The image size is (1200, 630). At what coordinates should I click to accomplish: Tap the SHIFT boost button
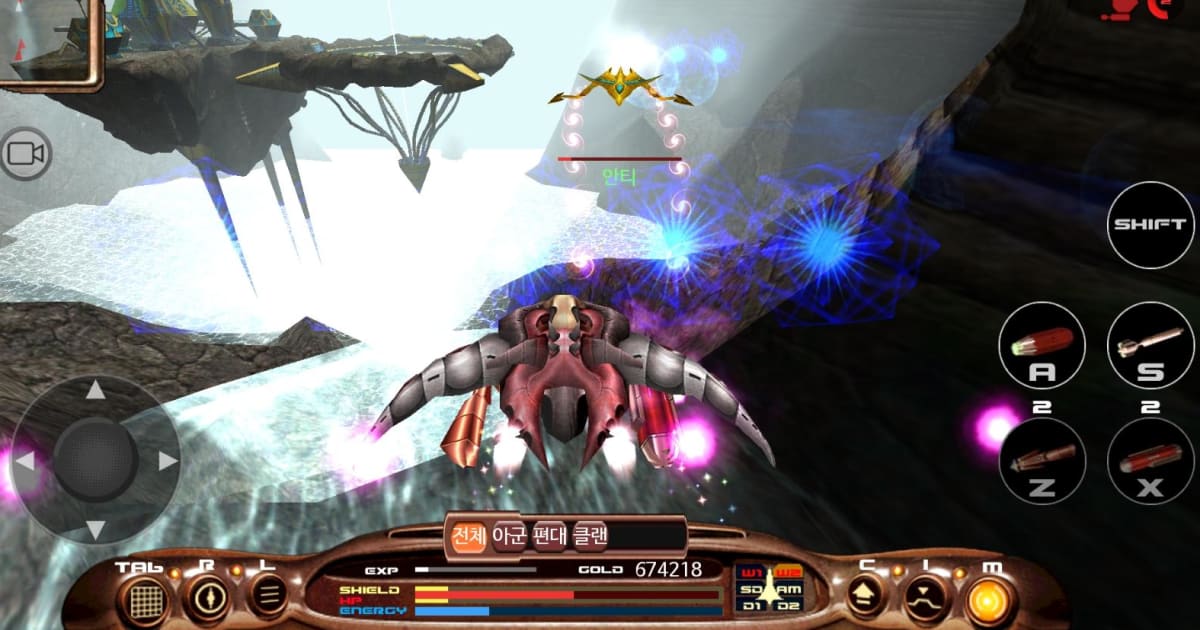[x=1151, y=224]
